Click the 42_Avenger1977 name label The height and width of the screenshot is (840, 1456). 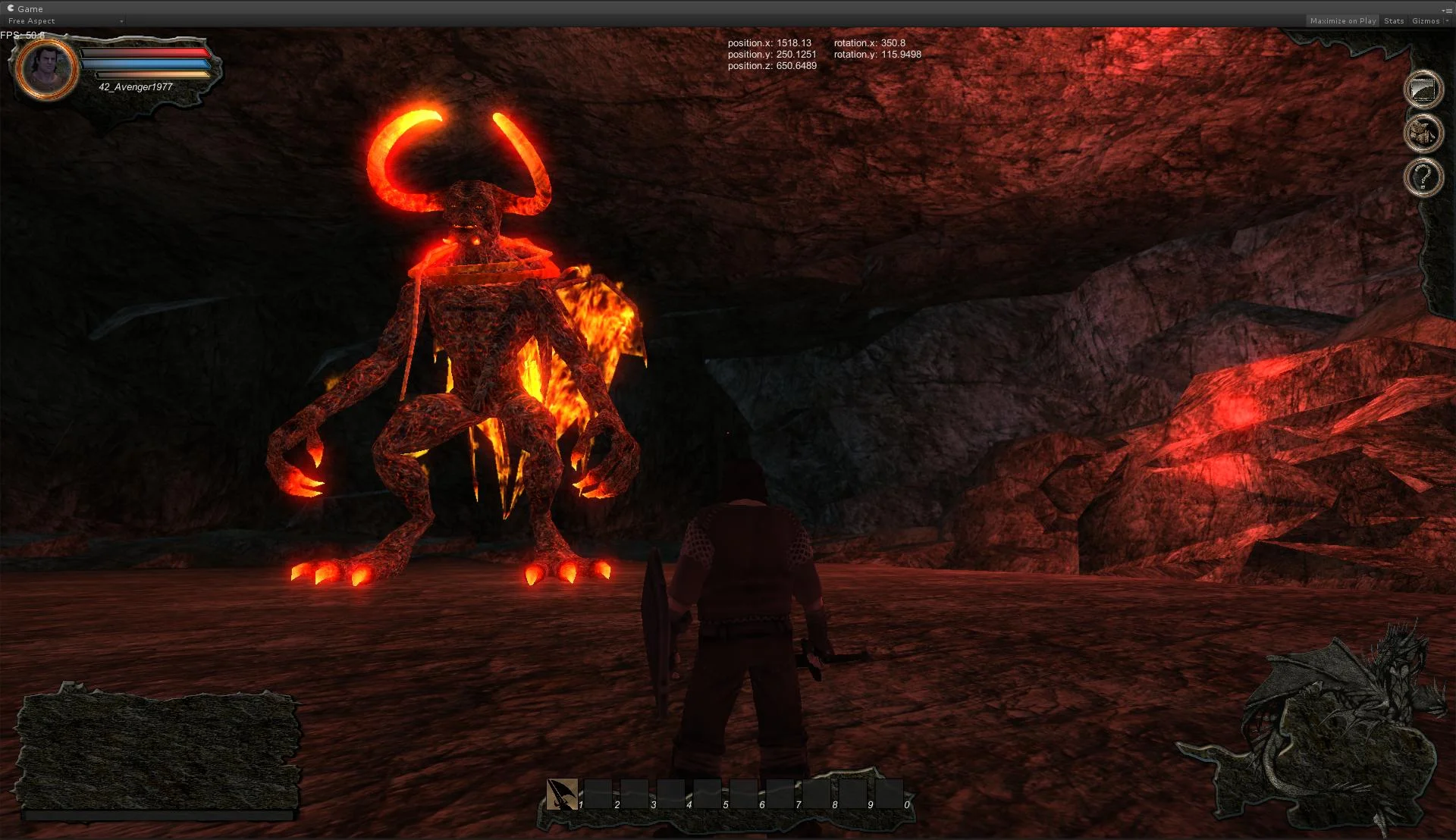point(135,87)
